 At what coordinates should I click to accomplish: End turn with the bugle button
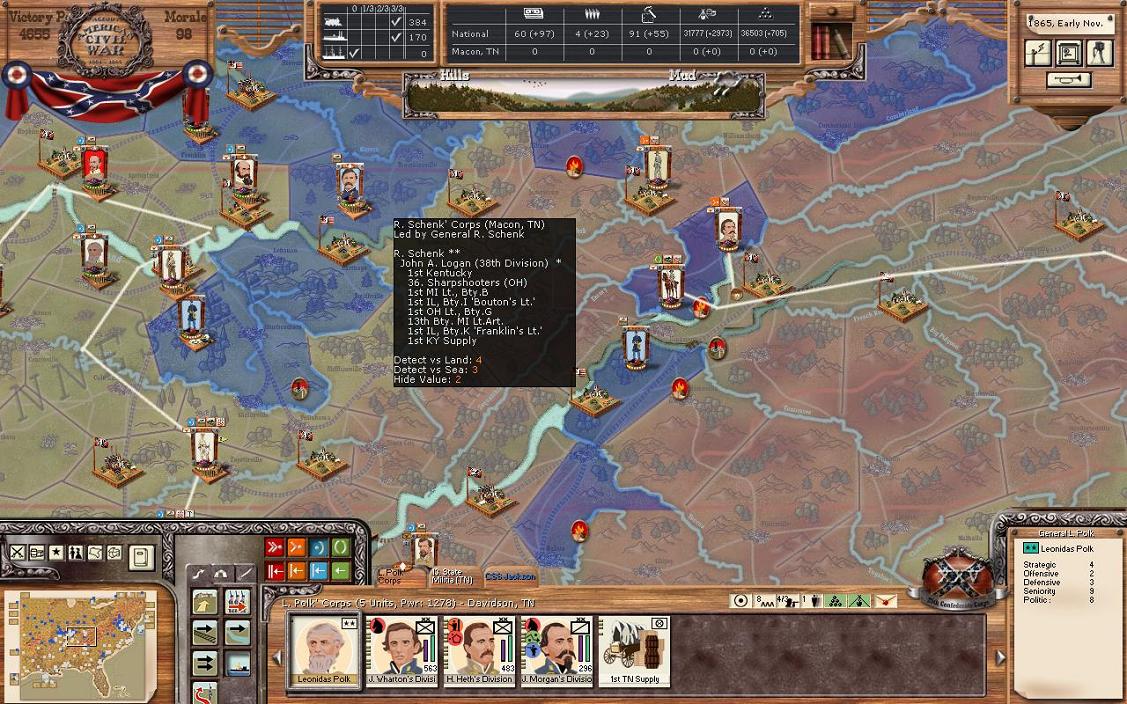pyautogui.click(x=1068, y=81)
